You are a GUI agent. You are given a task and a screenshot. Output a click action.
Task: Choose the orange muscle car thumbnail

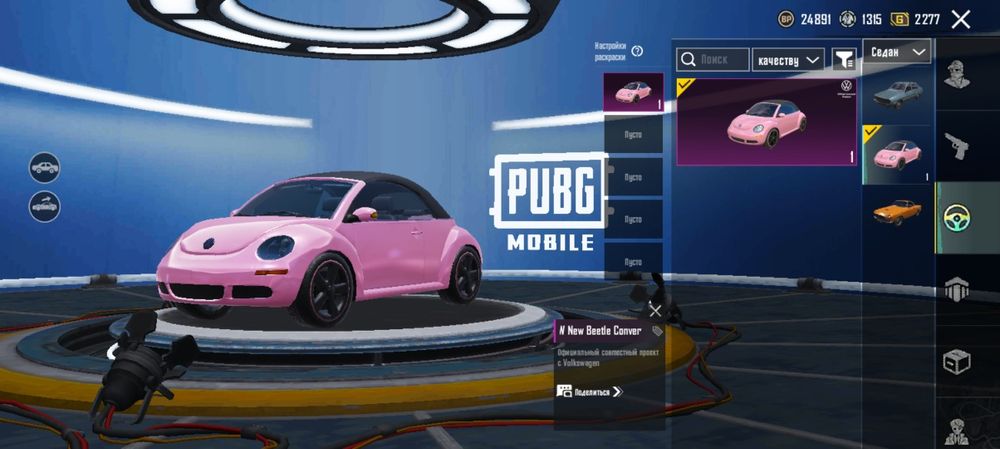point(897,212)
